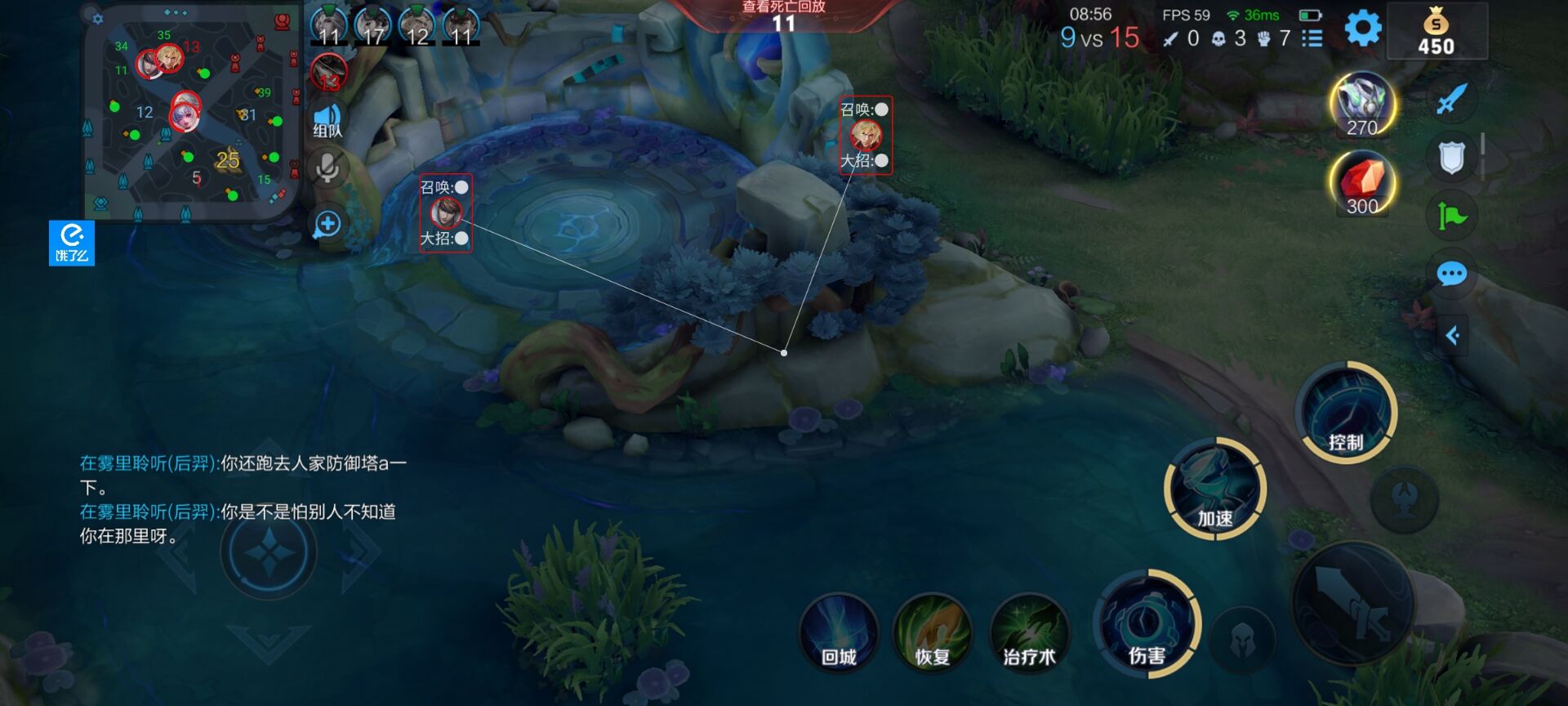This screenshot has width=1568, height=706.
Task: Send the green flag gather signal
Action: (x=1451, y=216)
